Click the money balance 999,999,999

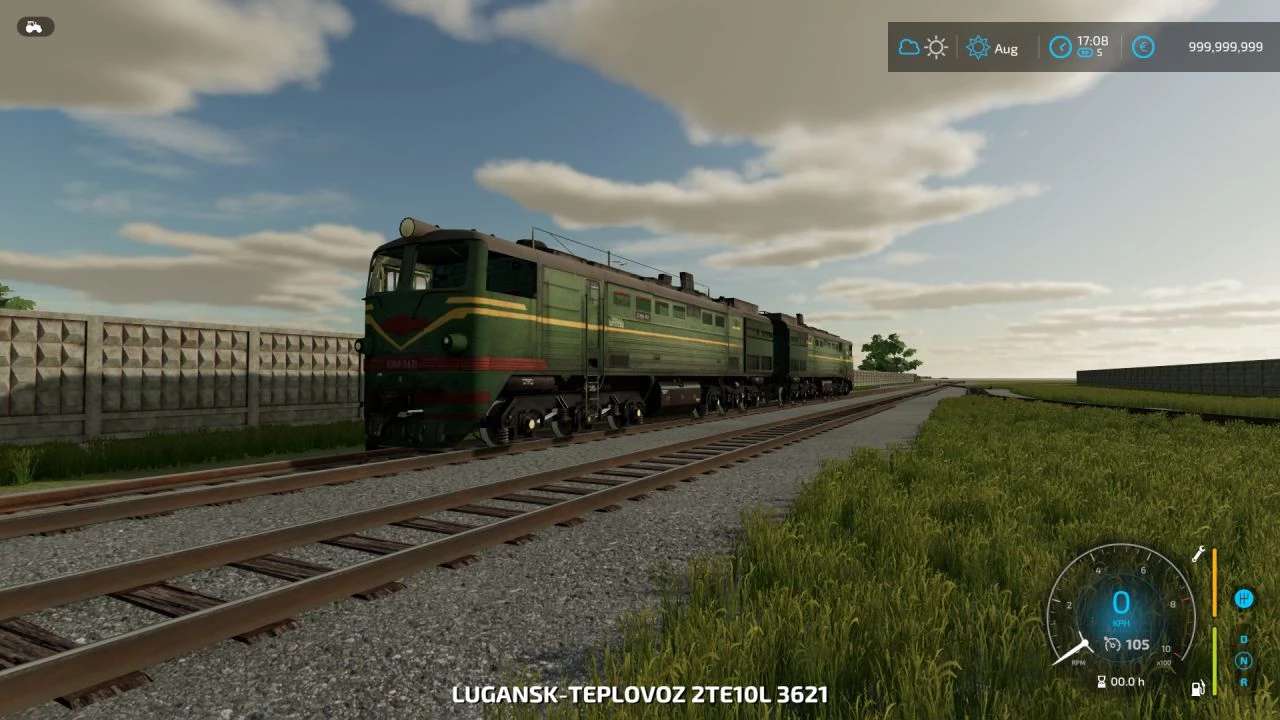1224,47
